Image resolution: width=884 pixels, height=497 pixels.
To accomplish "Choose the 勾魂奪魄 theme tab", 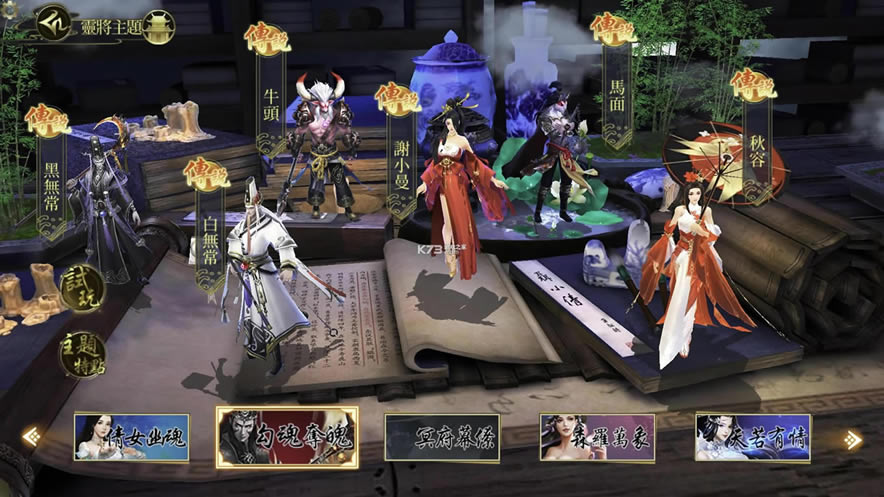I will pos(287,437).
